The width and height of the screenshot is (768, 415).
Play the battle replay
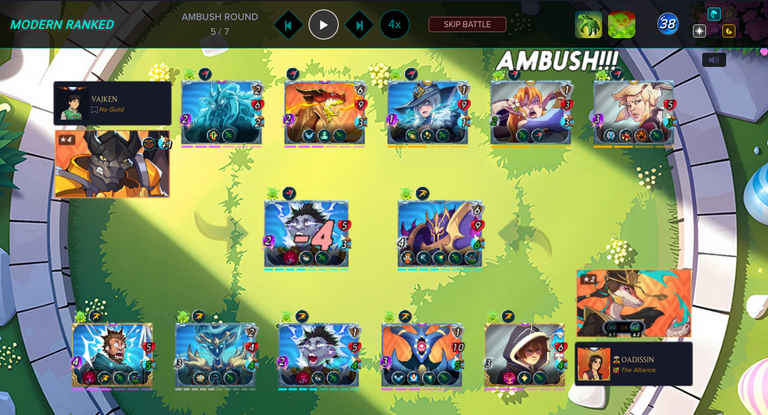click(323, 24)
